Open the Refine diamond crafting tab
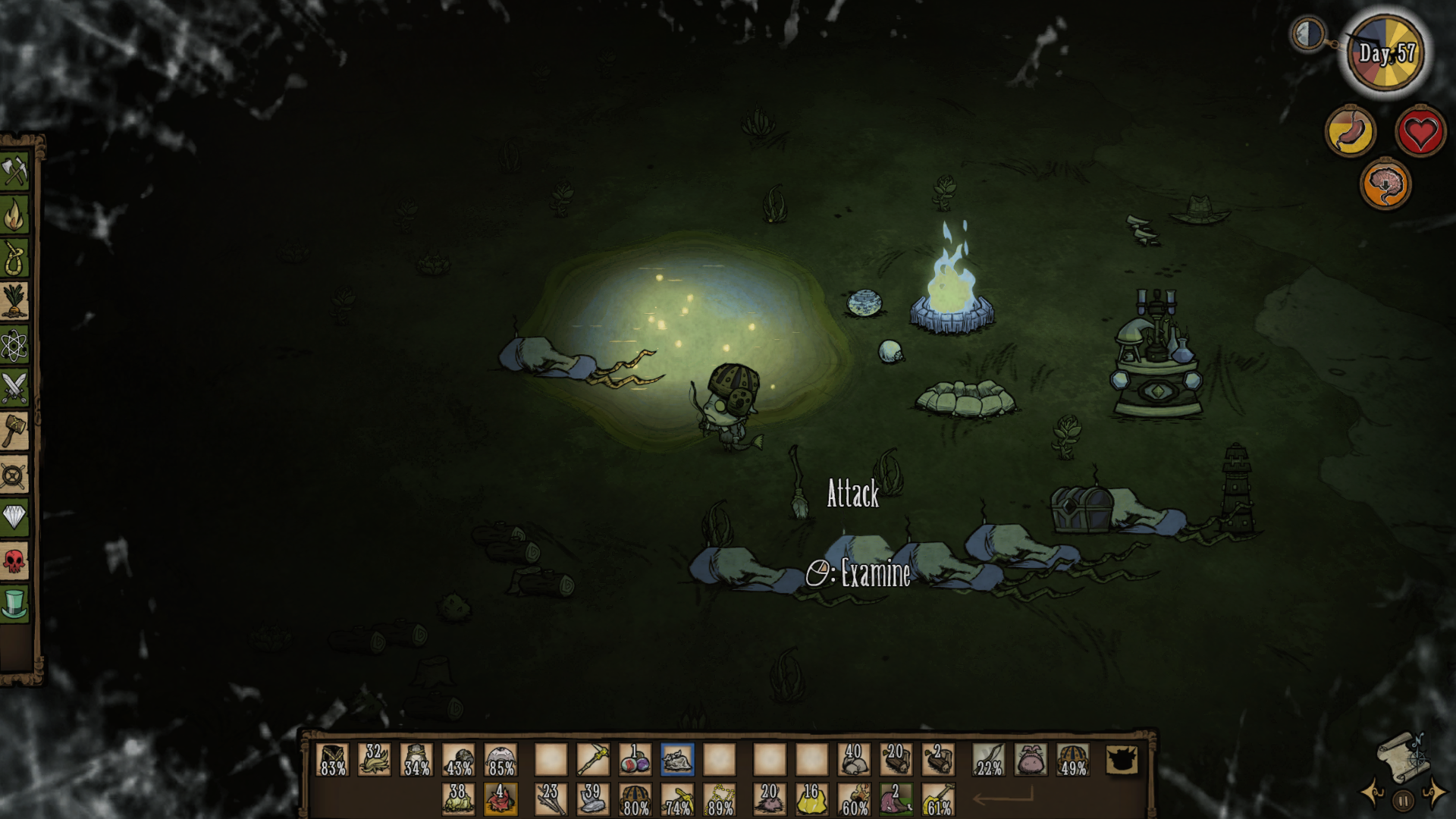The height and width of the screenshot is (819, 1456). tap(14, 518)
